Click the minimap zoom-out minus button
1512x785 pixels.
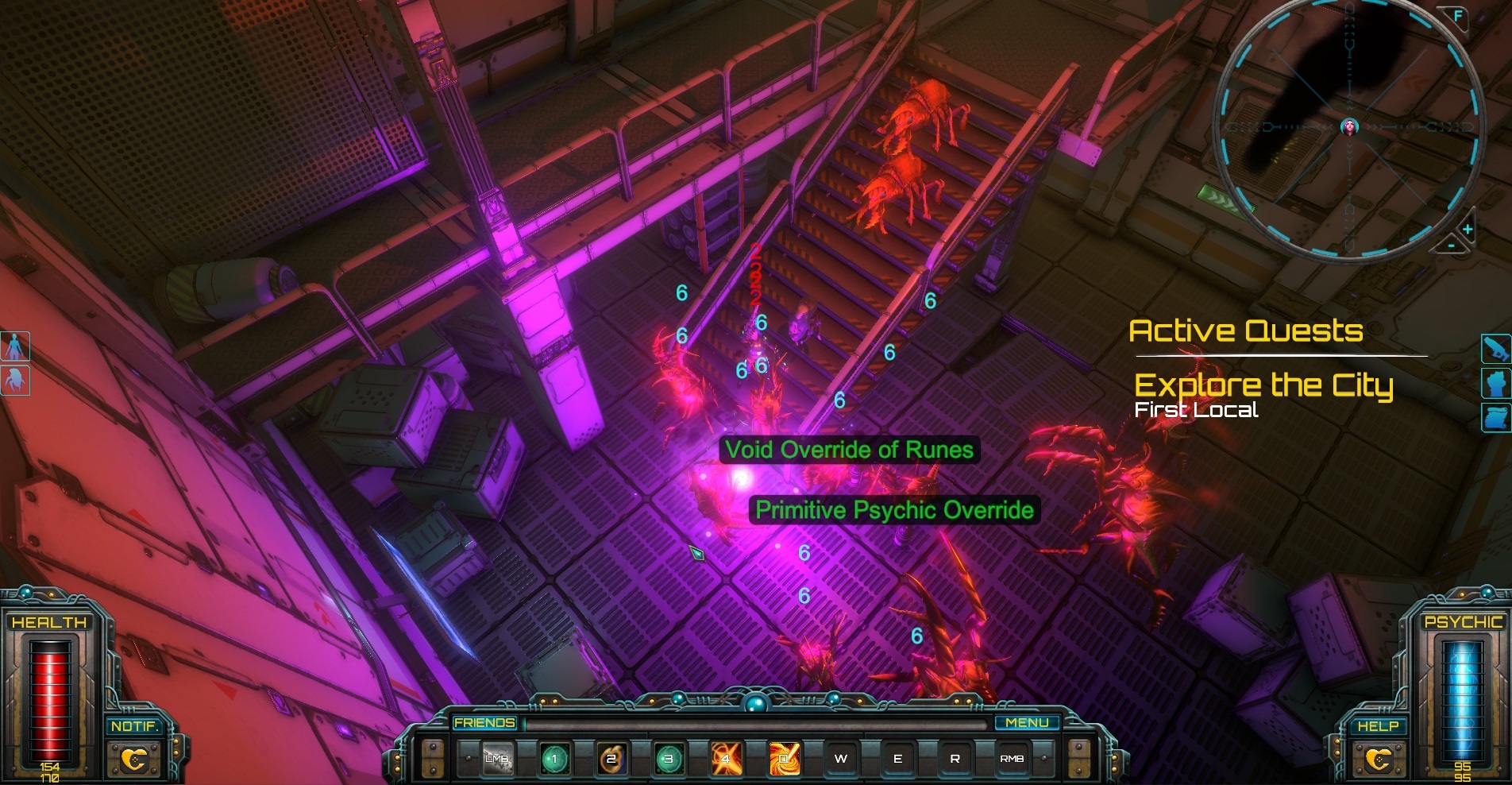coord(1453,247)
